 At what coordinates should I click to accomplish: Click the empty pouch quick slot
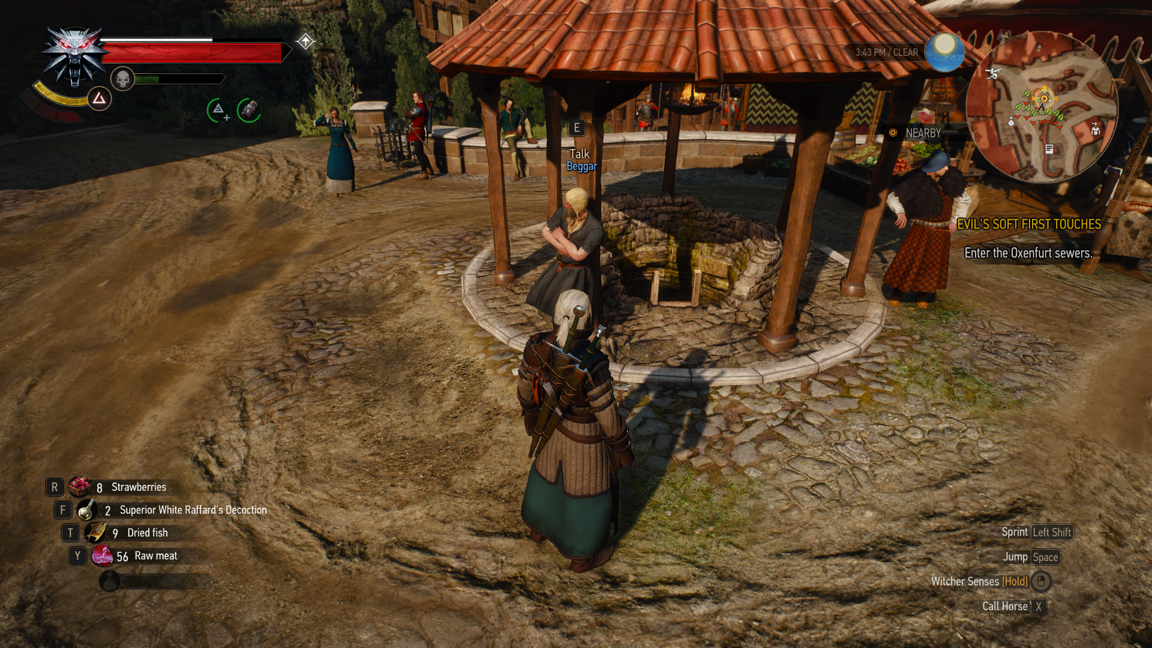point(110,580)
